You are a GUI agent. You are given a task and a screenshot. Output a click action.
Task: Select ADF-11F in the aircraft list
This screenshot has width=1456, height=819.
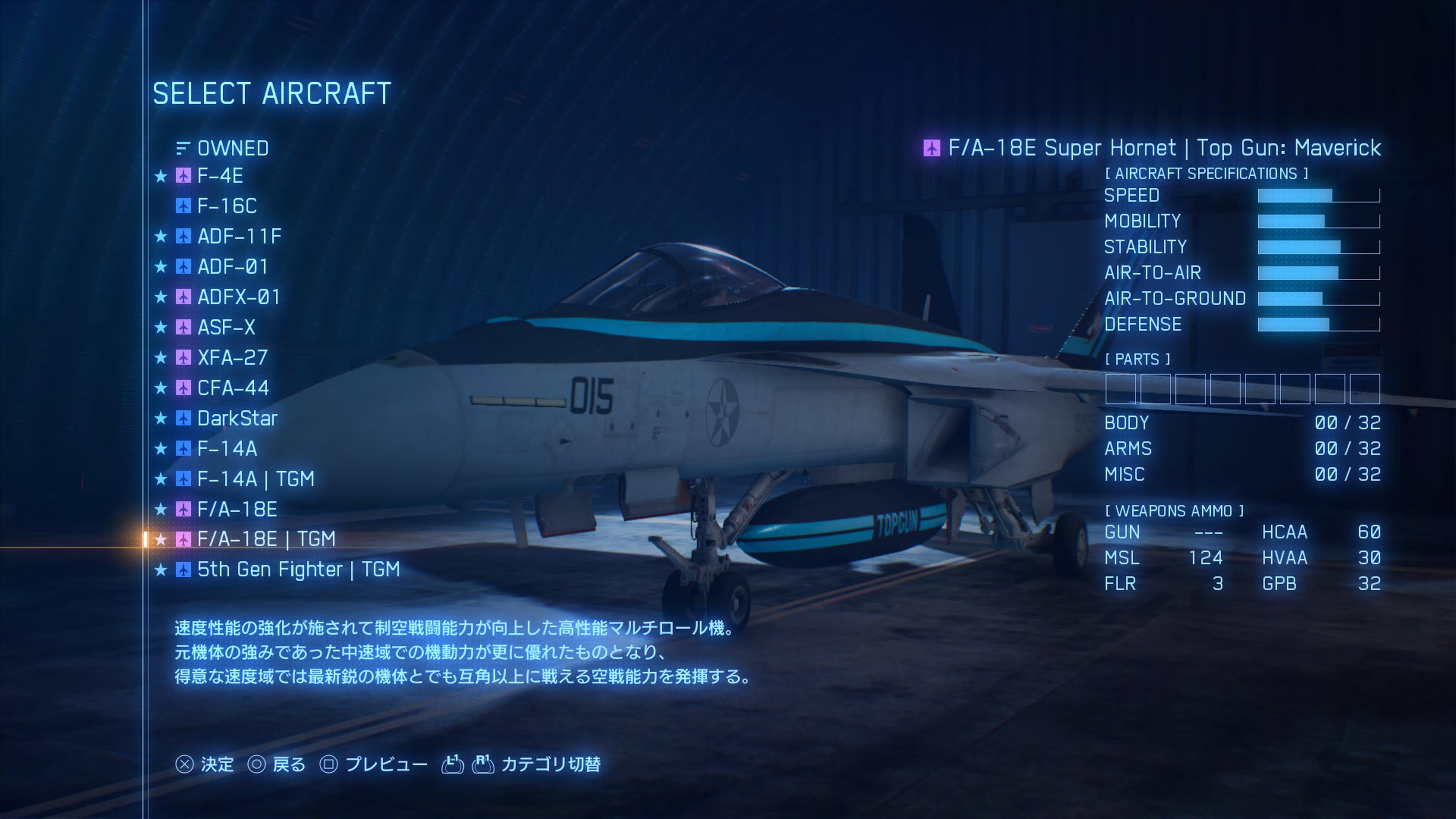[239, 236]
